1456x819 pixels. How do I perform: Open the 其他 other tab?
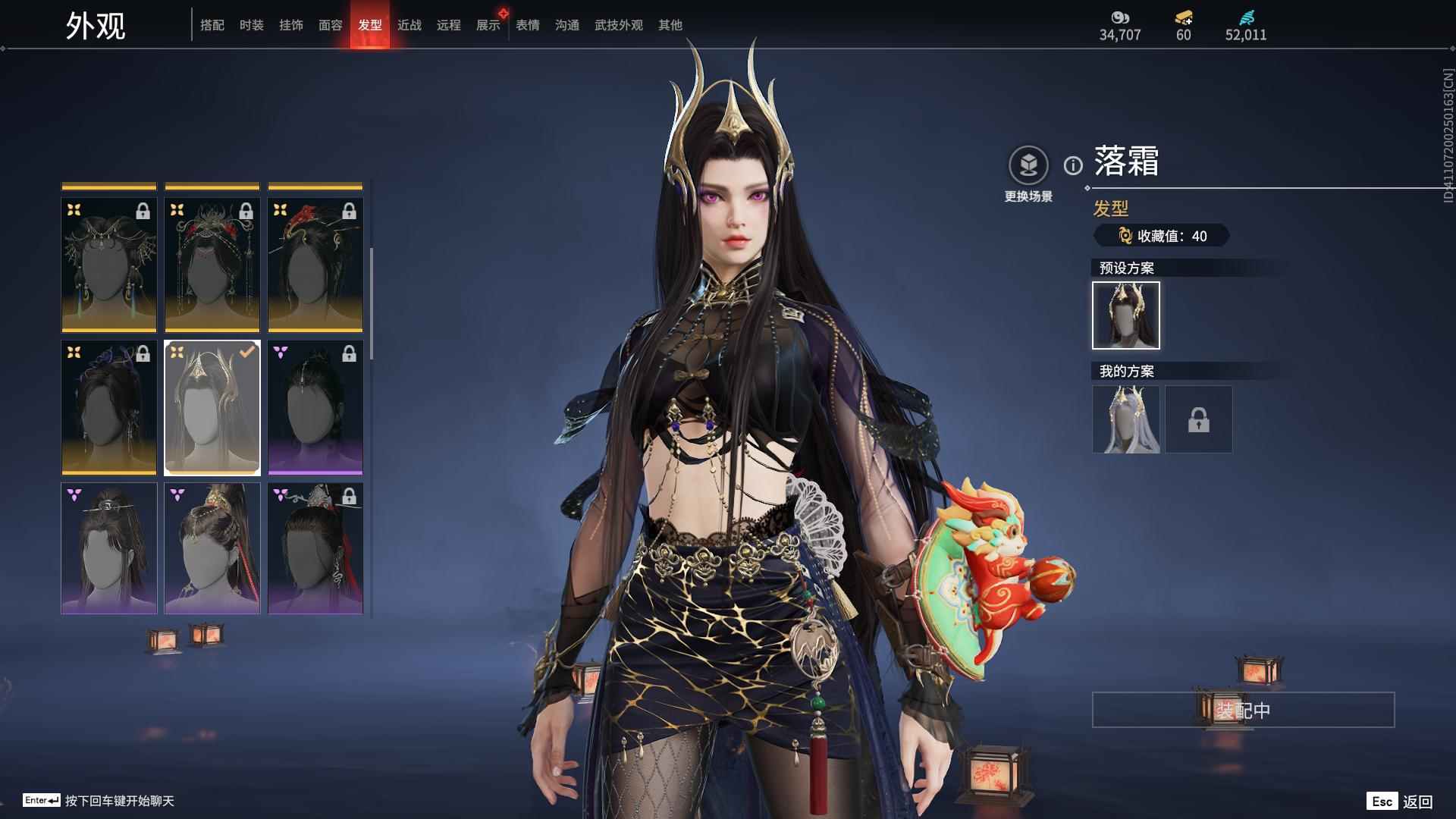pos(670,25)
